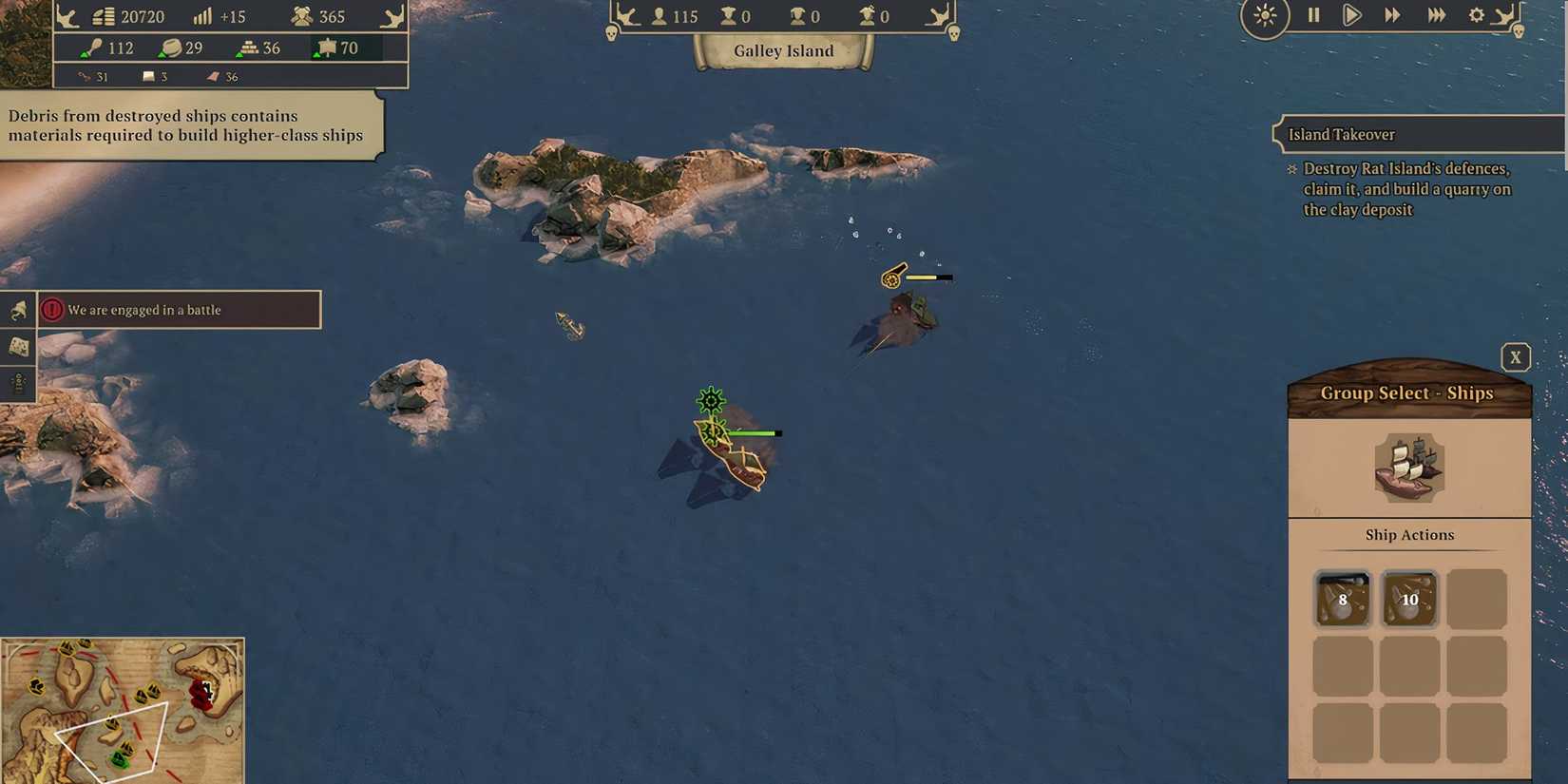Open the Island Takeover objective panel
The width and height of the screenshot is (1568, 784).
coord(1340,134)
